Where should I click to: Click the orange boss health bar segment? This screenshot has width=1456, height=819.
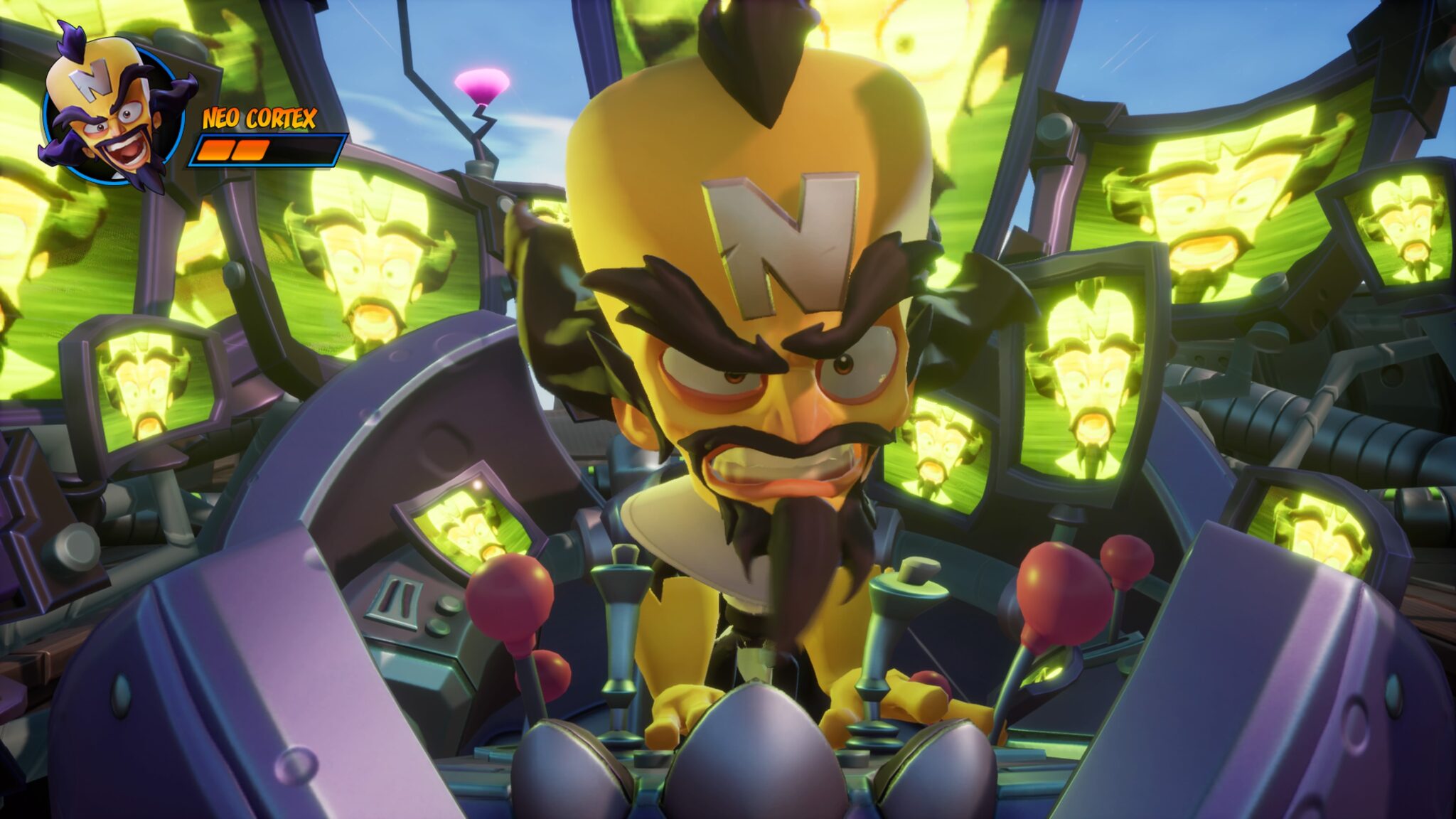point(227,151)
